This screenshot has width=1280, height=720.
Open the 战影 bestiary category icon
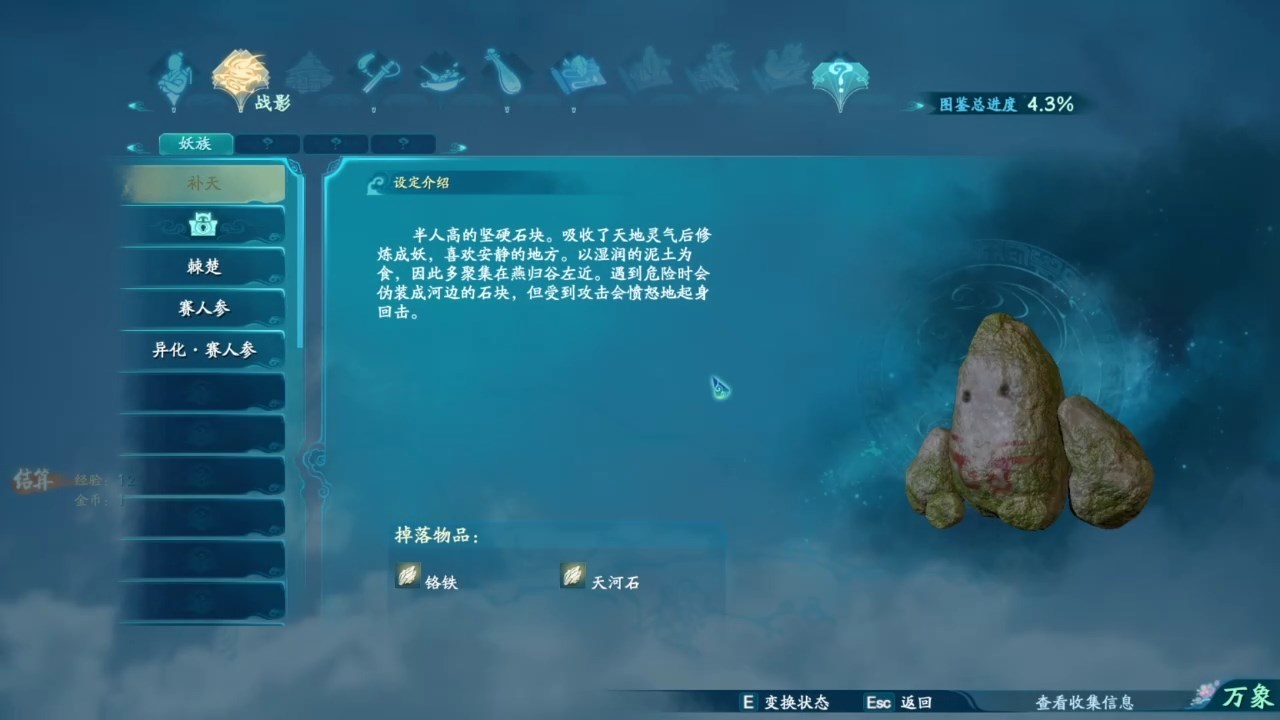point(240,75)
